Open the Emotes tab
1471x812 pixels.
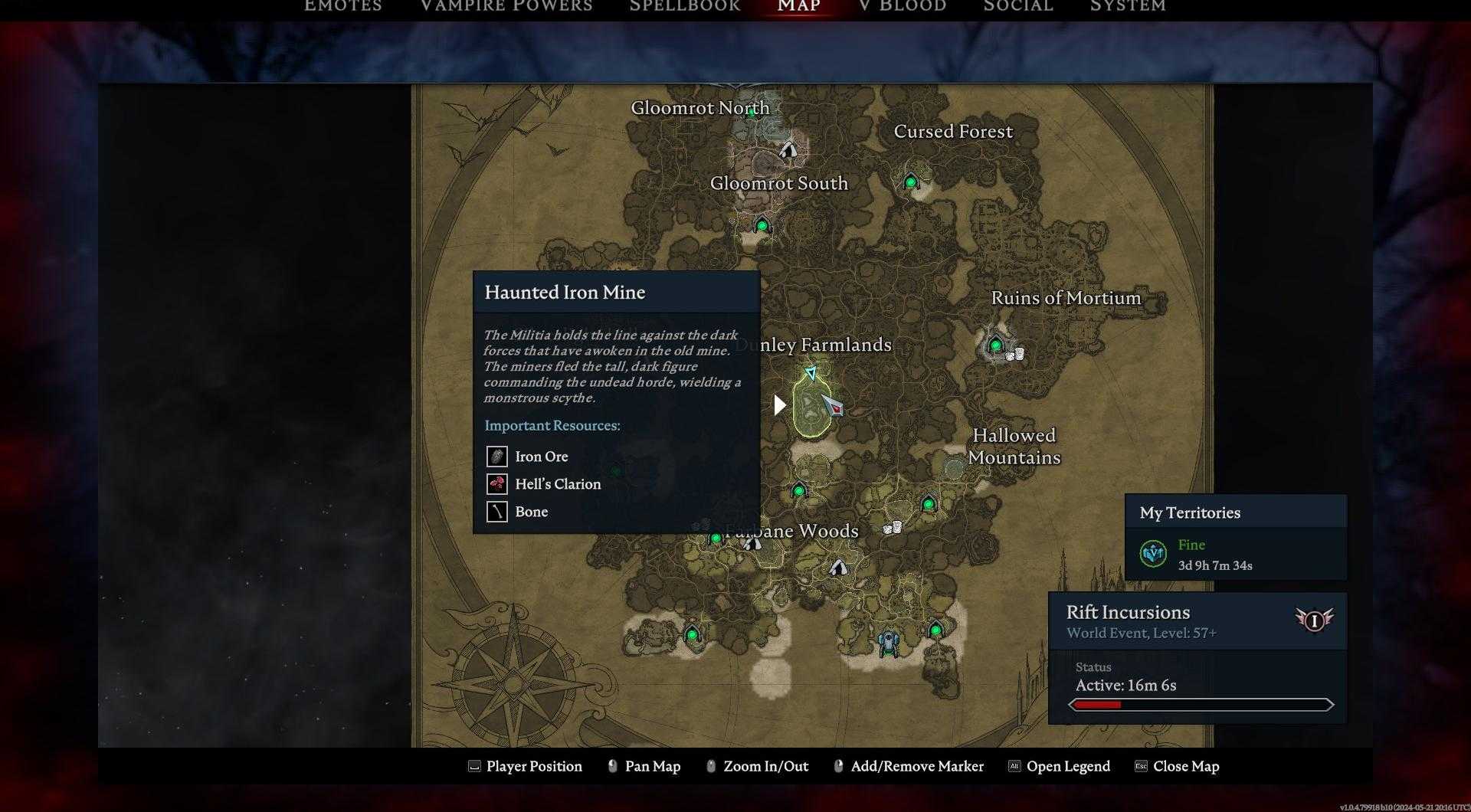342,6
